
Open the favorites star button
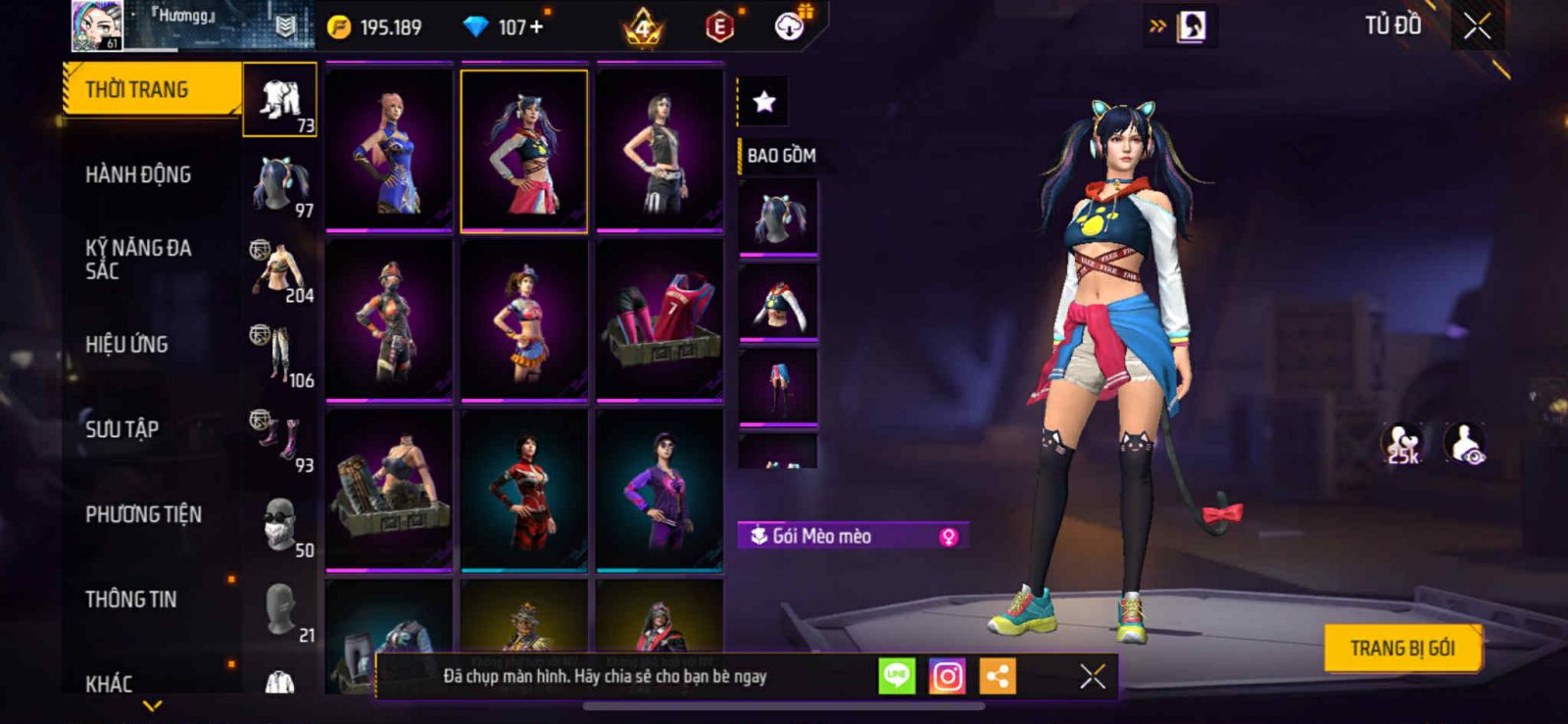pos(764,101)
